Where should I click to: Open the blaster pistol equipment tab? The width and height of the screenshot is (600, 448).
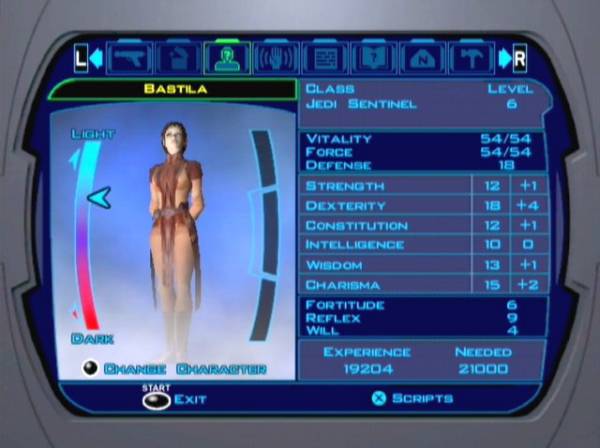(x=131, y=58)
